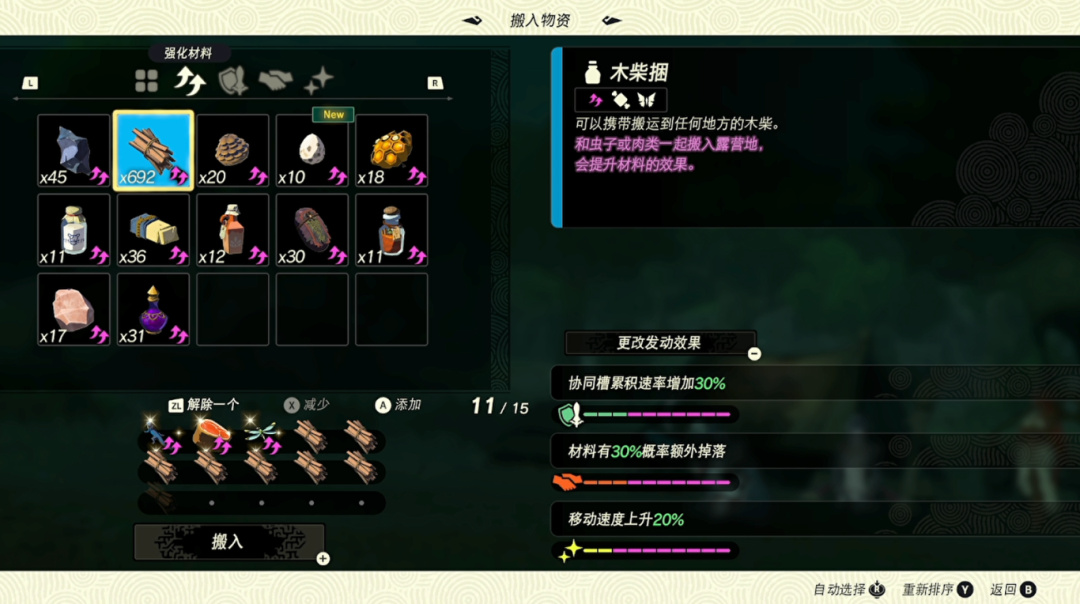This screenshot has height=604, width=1080.
Task: Open the sparkle stars category tab
Action: [x=319, y=82]
